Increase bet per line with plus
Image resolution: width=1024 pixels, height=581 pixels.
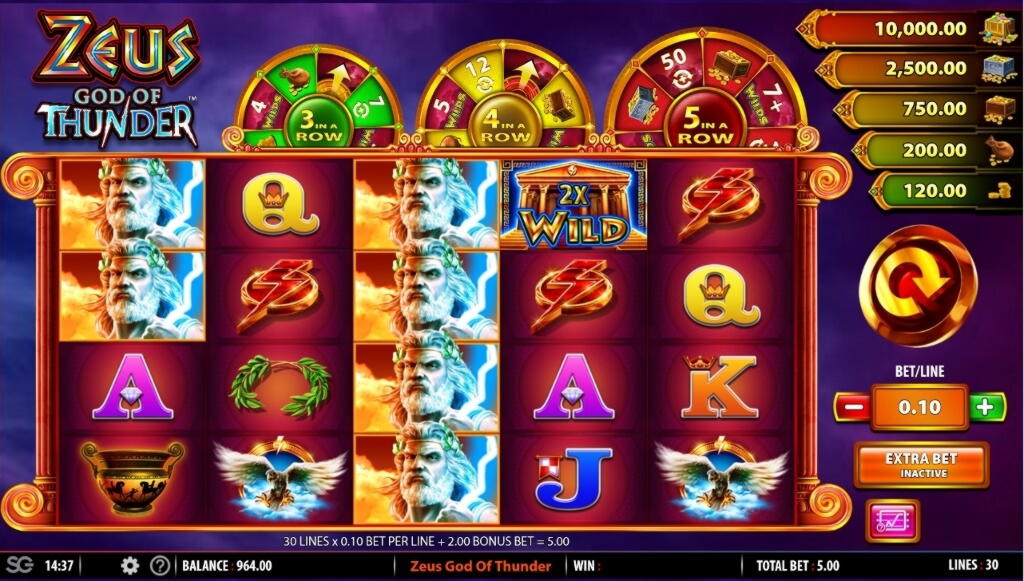click(985, 407)
